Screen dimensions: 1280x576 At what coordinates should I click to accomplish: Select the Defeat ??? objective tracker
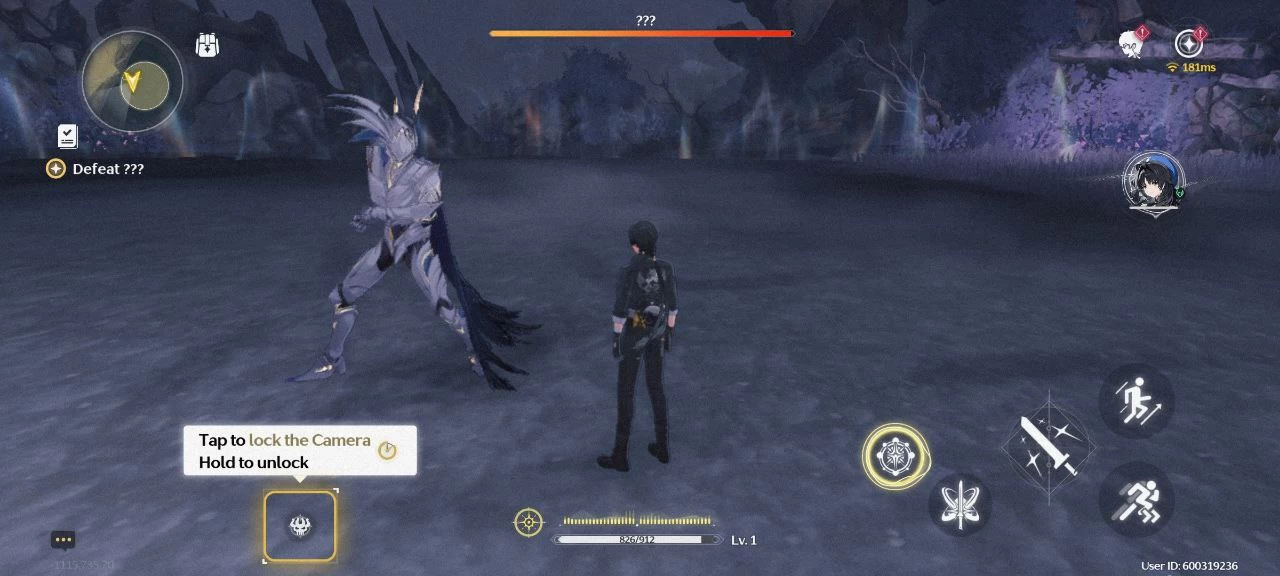[97, 169]
